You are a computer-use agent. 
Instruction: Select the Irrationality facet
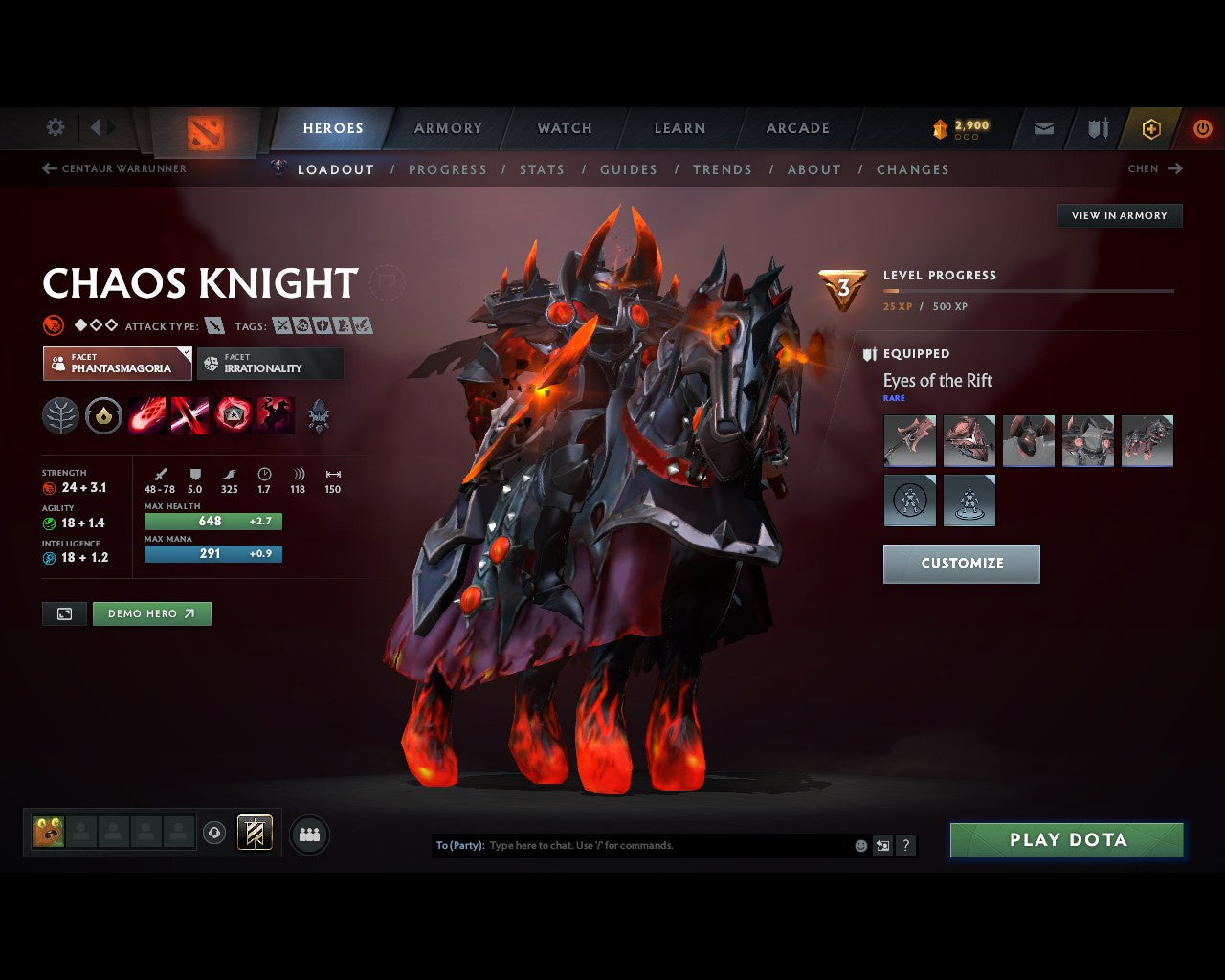271,364
